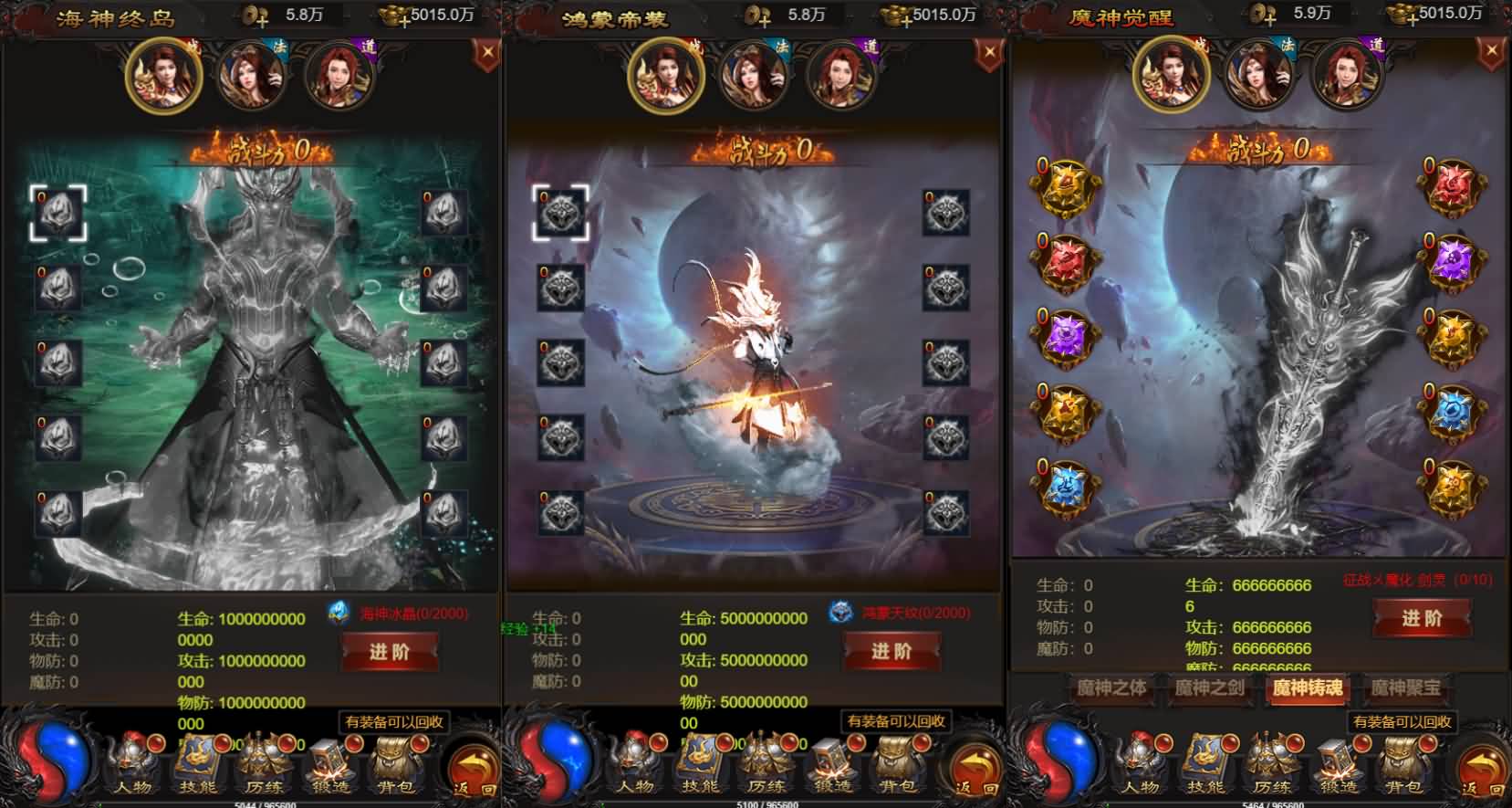Click 进阶 in the 魔神觉醒 panel
Image resolution: width=1512 pixels, height=808 pixels.
click(1421, 619)
